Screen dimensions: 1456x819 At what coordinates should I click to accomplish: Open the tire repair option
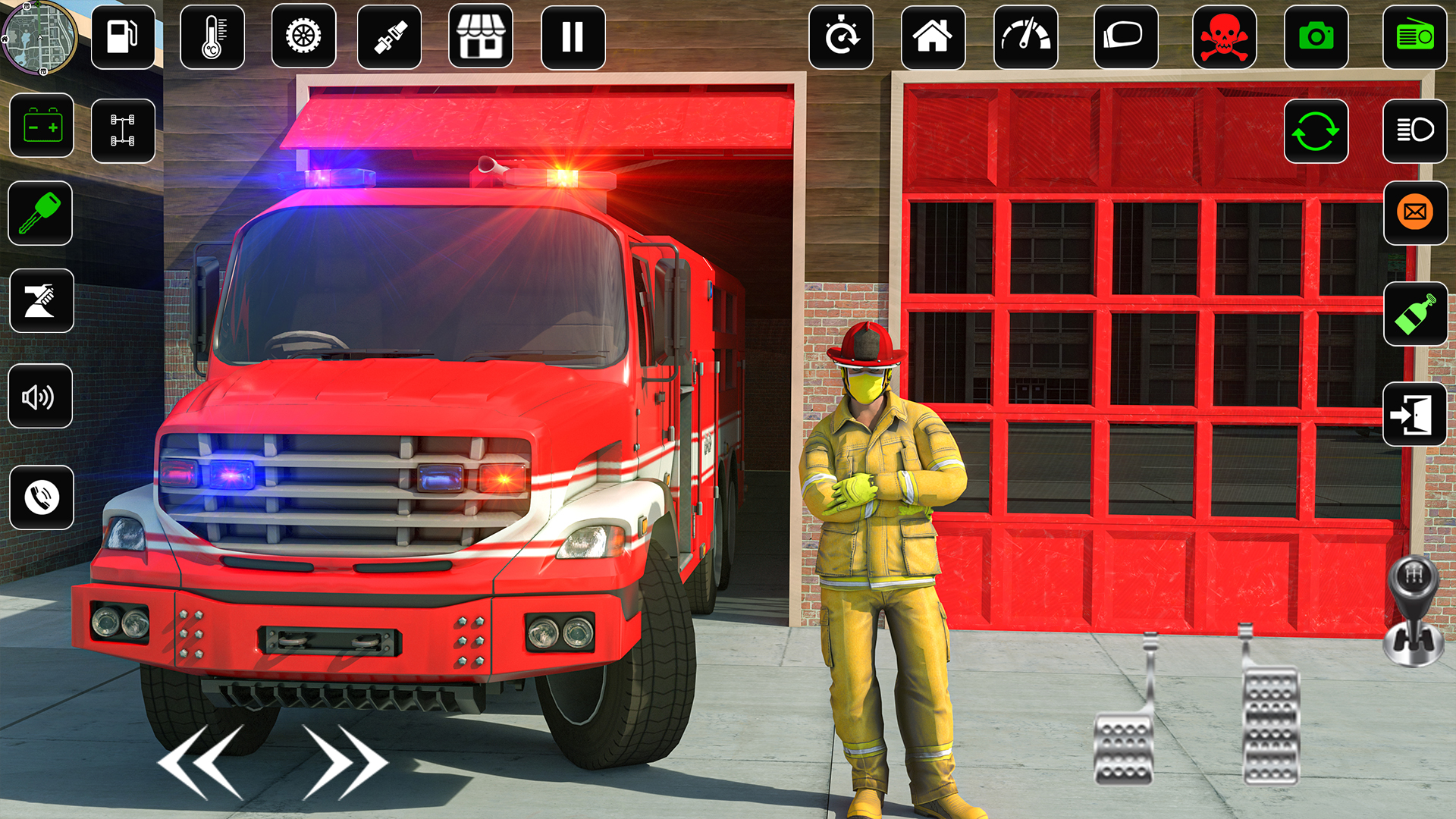(303, 38)
